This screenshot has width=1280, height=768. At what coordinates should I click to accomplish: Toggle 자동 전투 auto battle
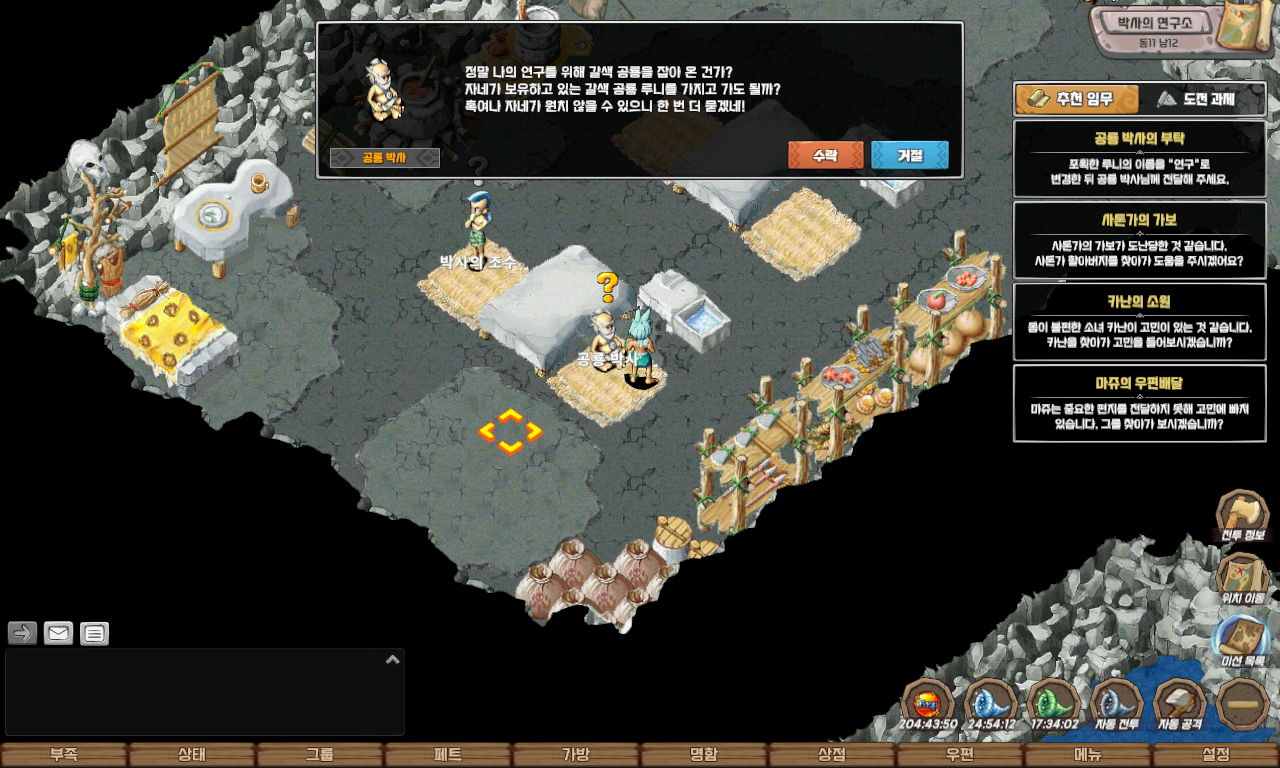pos(1116,703)
